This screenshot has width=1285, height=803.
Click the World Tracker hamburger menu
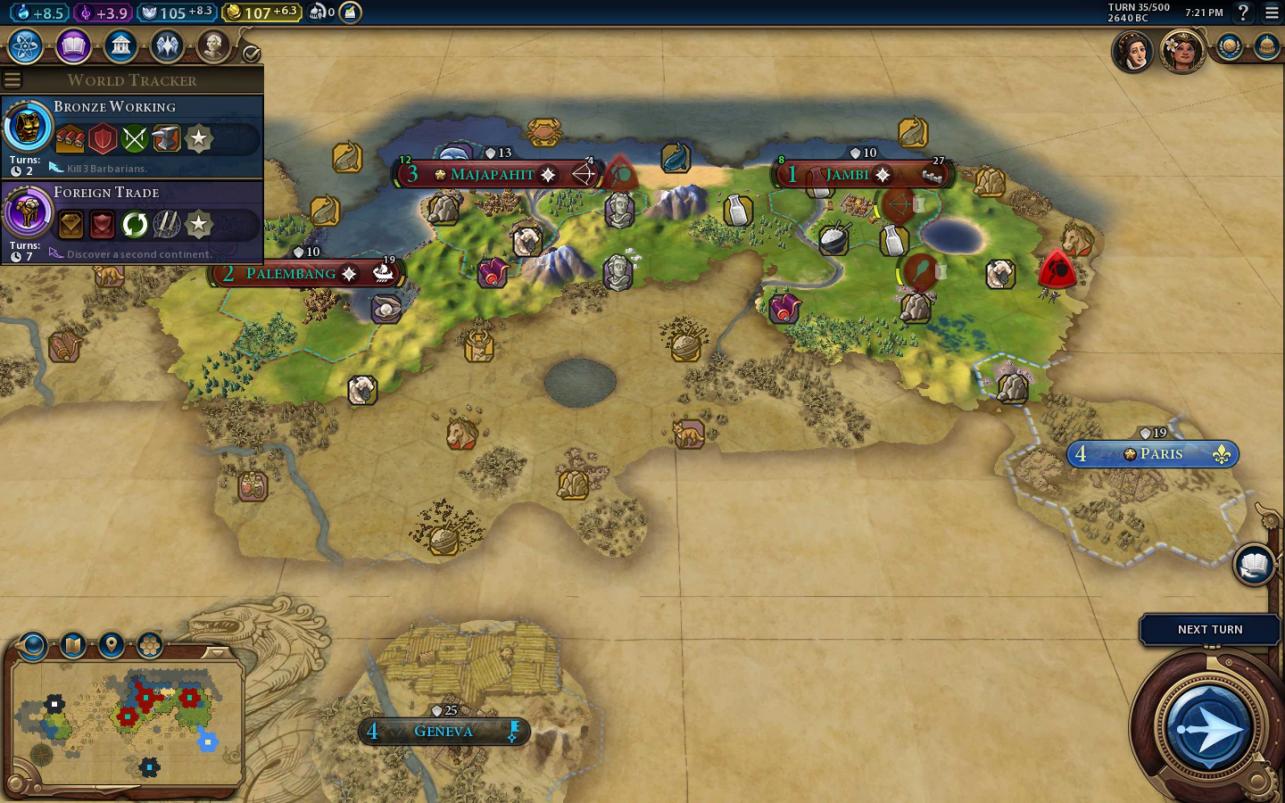pyautogui.click(x=12, y=80)
